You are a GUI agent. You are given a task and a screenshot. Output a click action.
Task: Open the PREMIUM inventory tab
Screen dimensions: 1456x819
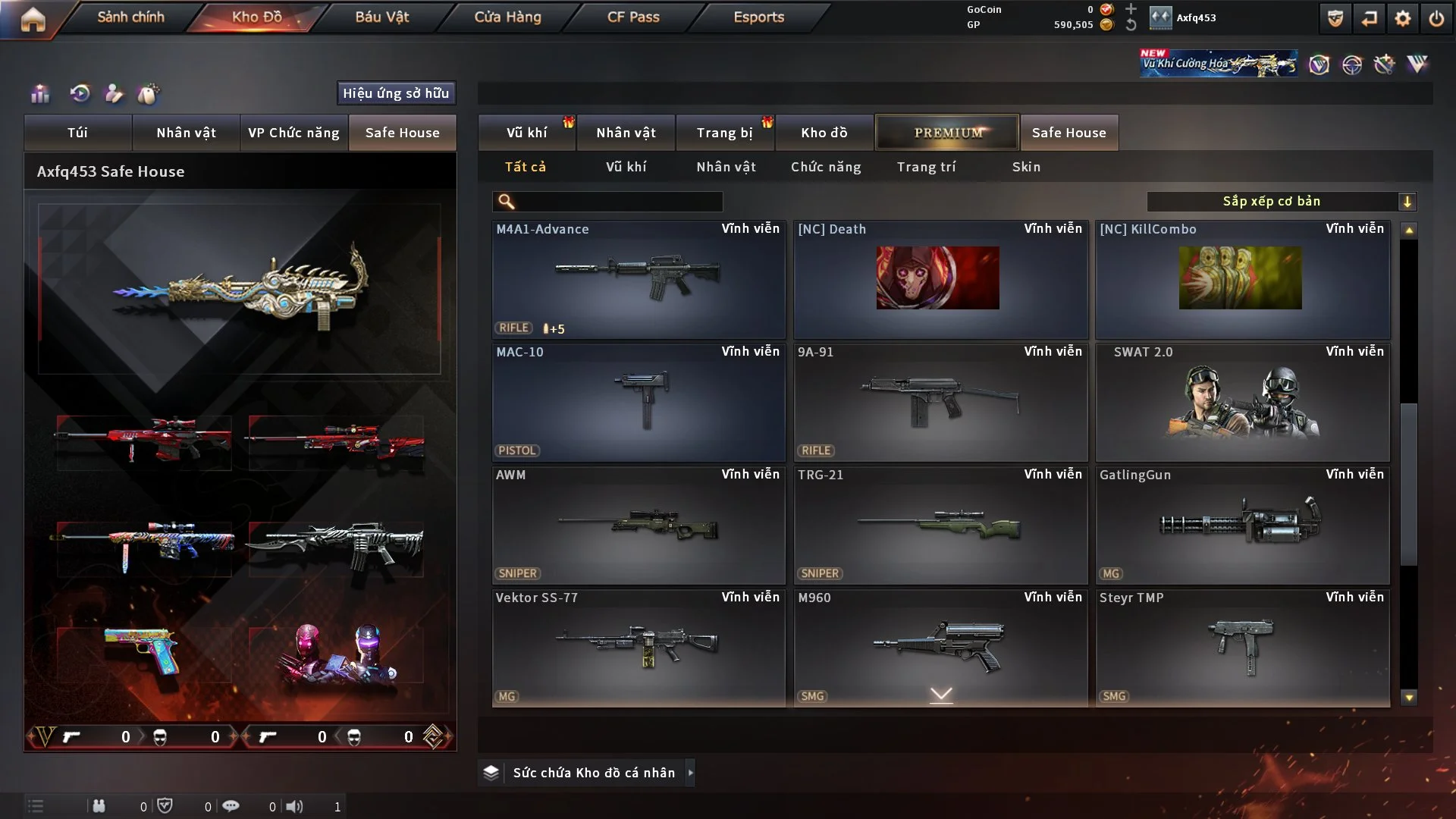[x=947, y=133]
